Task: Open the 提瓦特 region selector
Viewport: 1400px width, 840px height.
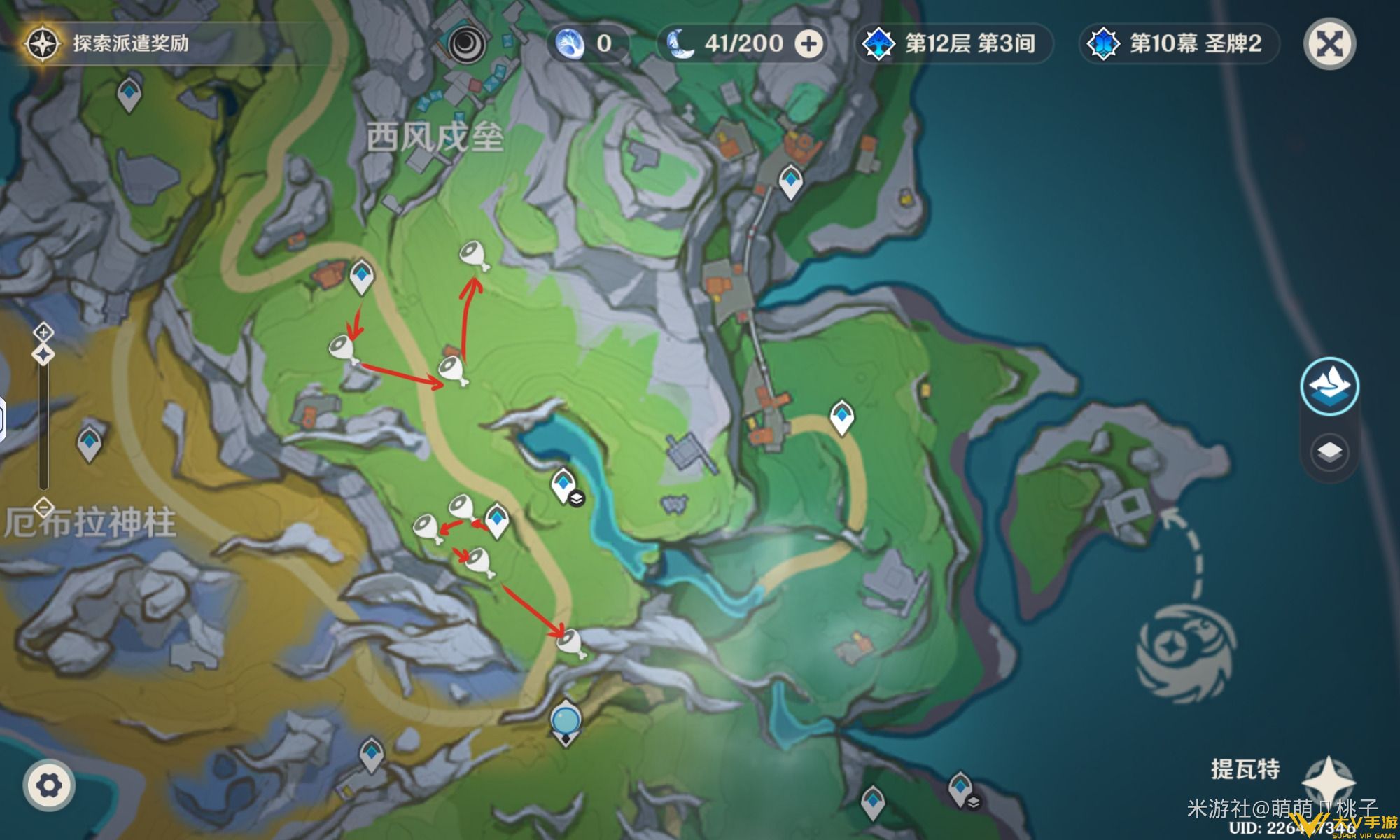Action: 1245,769
